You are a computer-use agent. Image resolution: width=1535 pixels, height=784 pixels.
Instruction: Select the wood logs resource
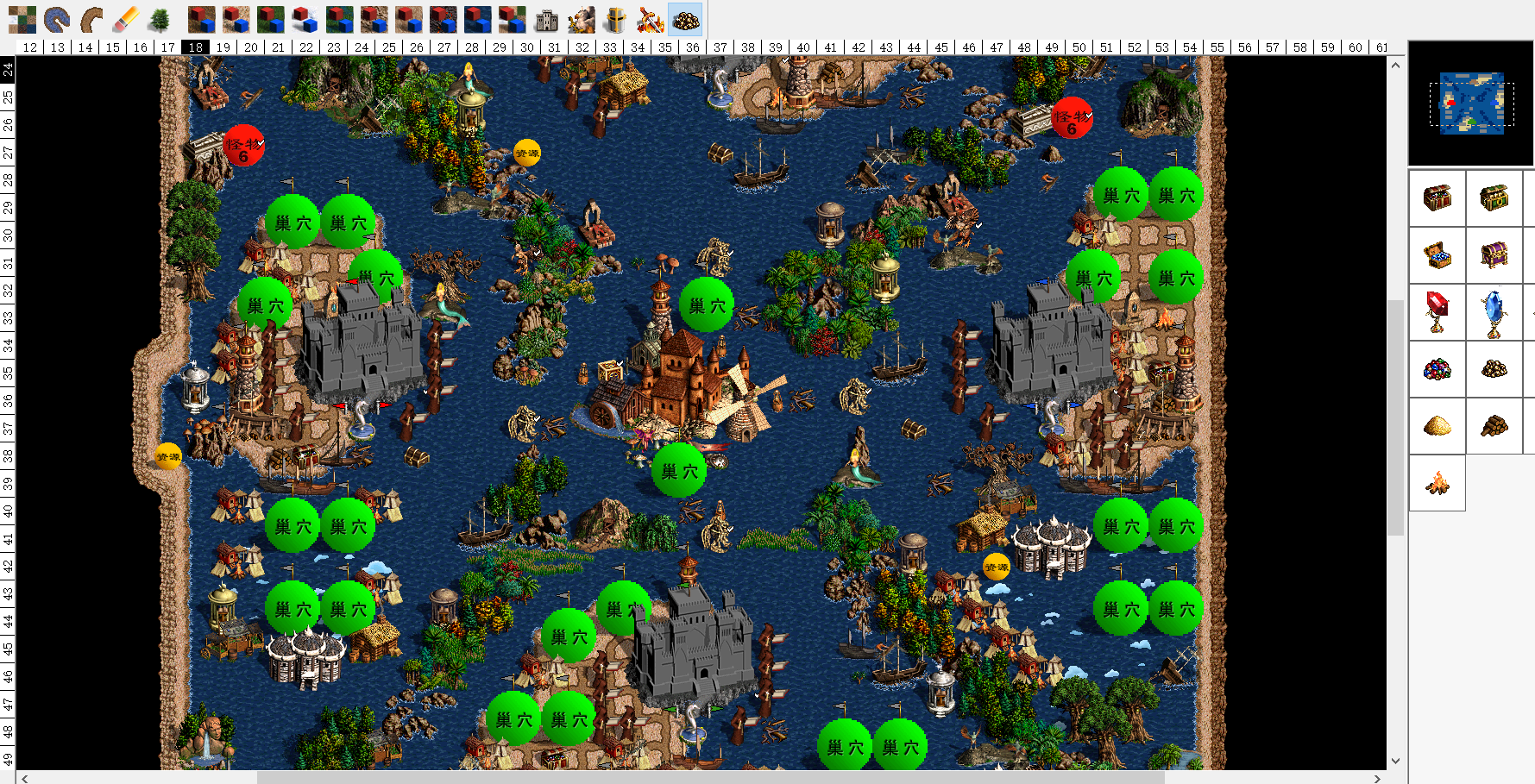[1494, 425]
